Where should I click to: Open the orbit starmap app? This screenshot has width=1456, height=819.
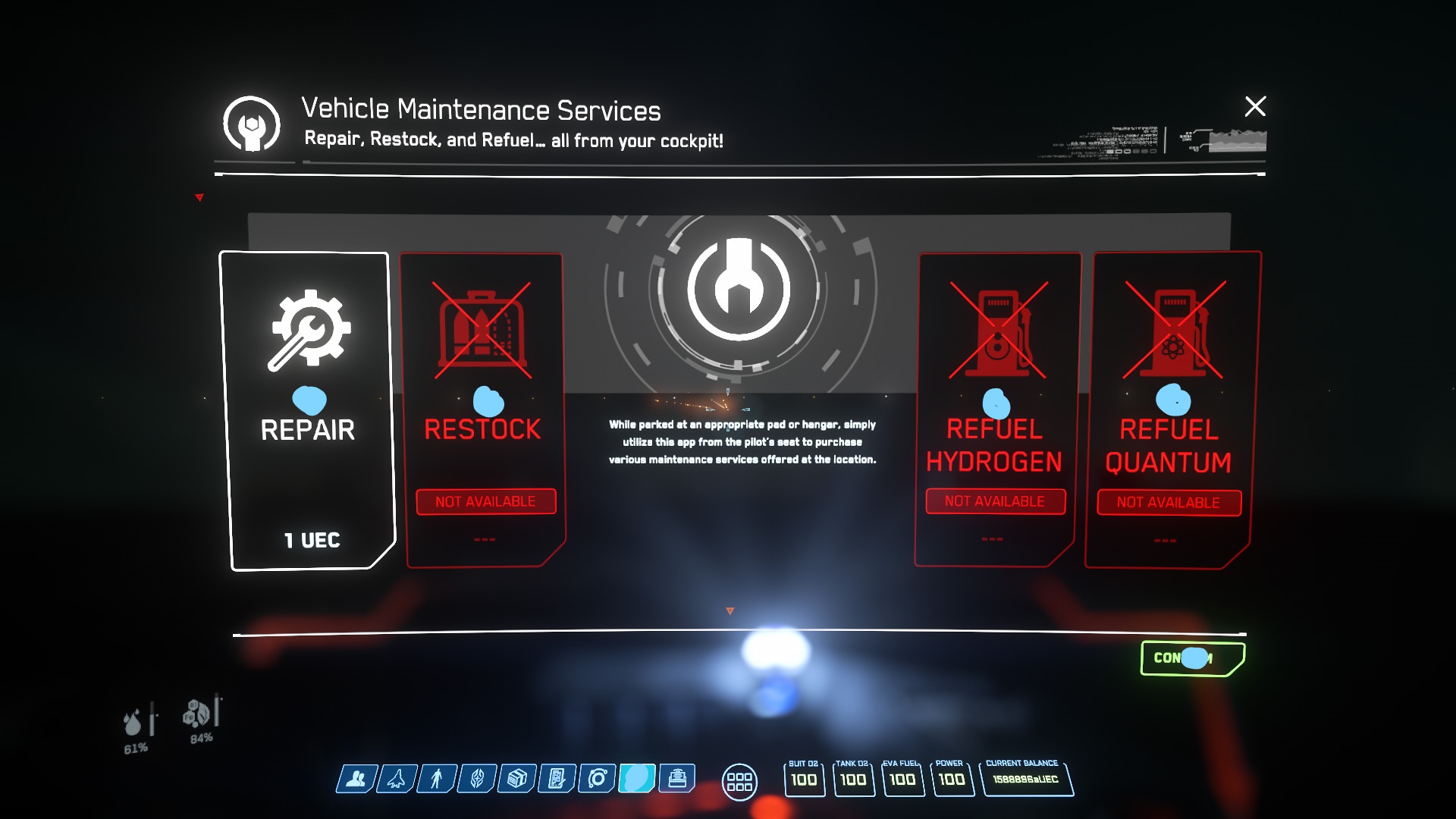[598, 779]
